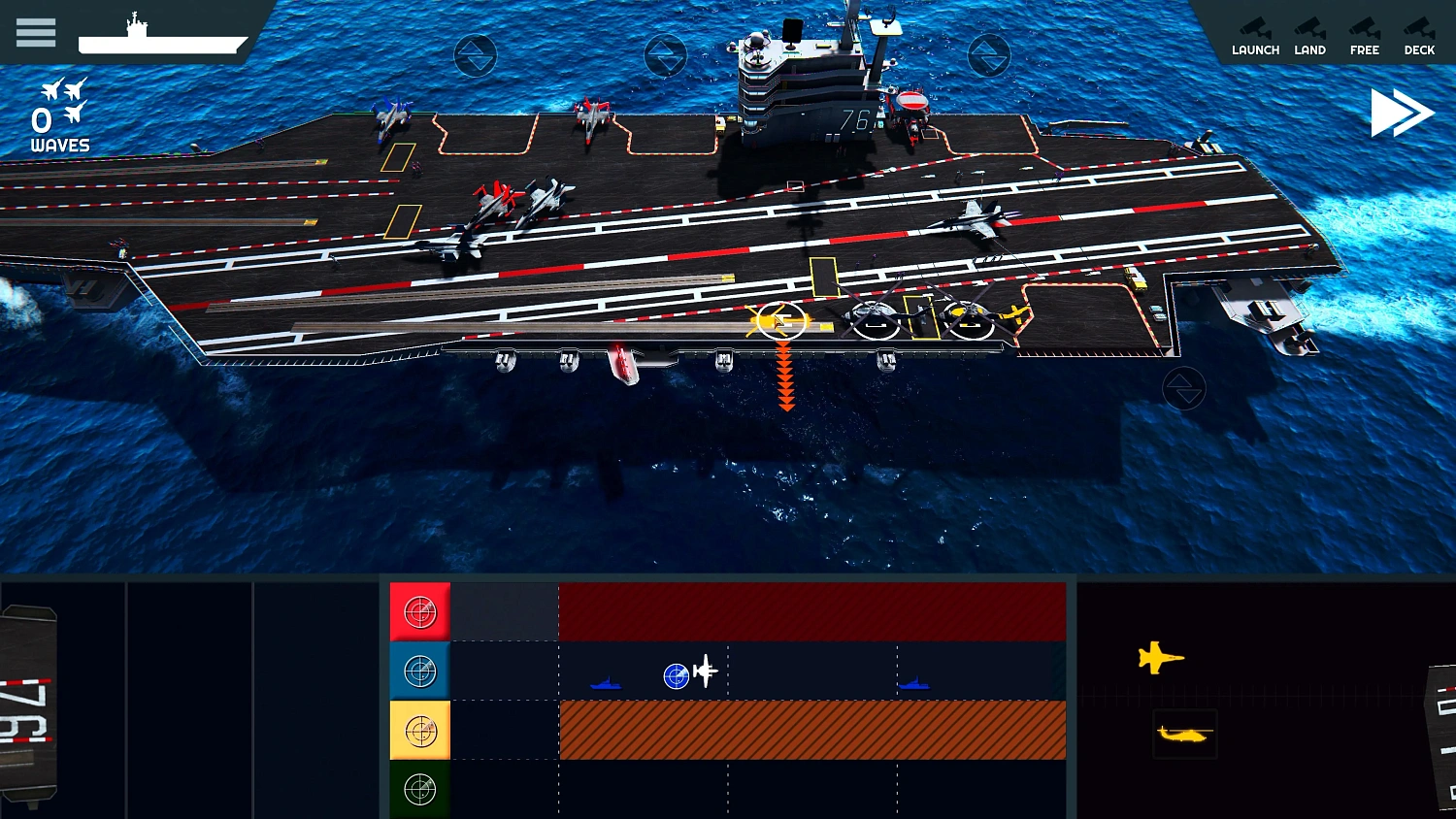The image size is (1456, 819).
Task: Open the DECK camera view
Action: [x=1419, y=36]
